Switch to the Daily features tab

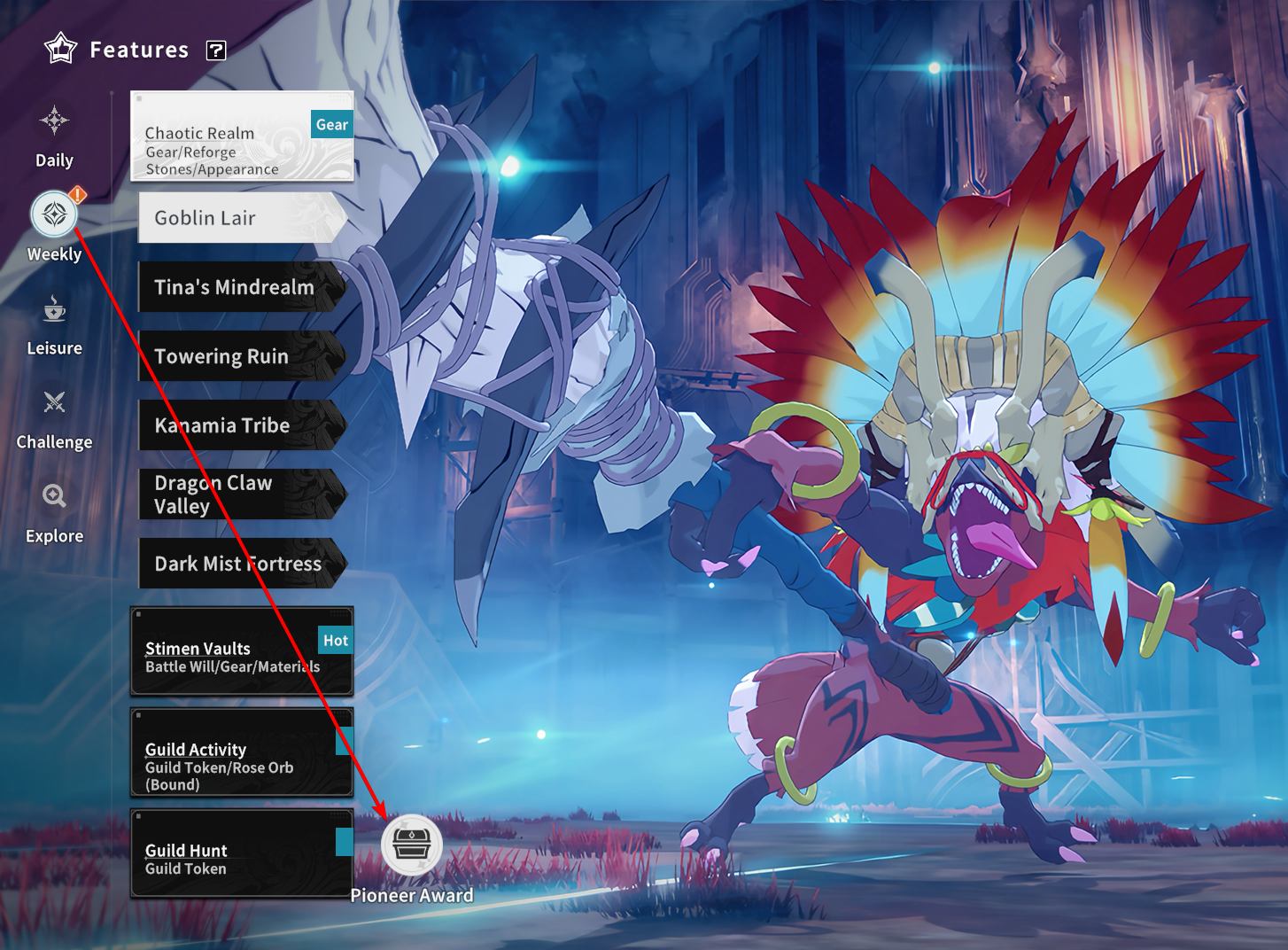tap(54, 136)
